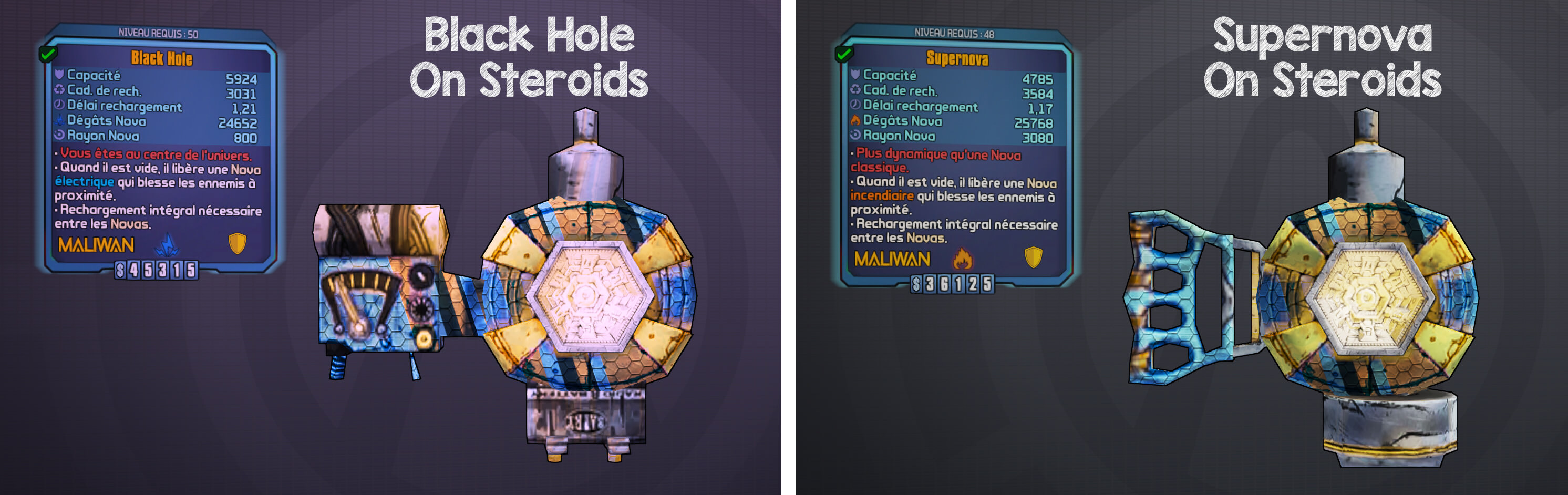This screenshot has width=1568, height=495.
Task: Toggle the green checkmark on Supernova card
Action: tap(845, 54)
